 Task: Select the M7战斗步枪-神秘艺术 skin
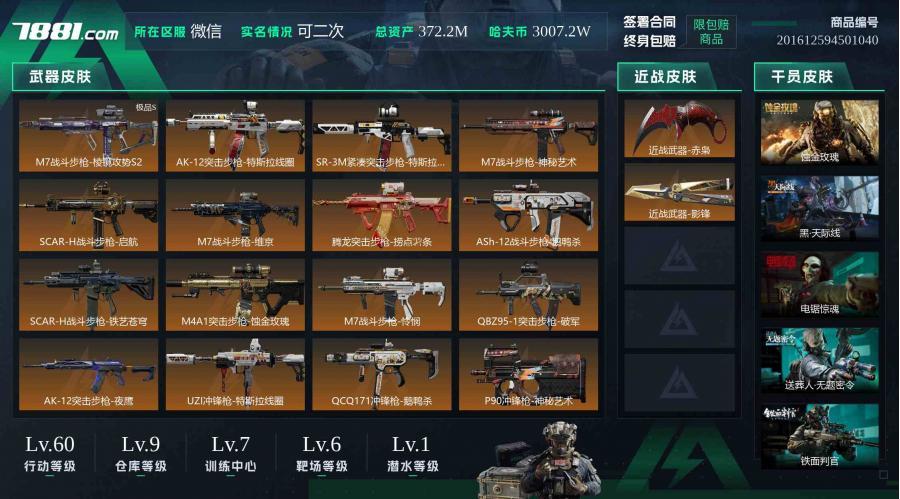click(528, 134)
